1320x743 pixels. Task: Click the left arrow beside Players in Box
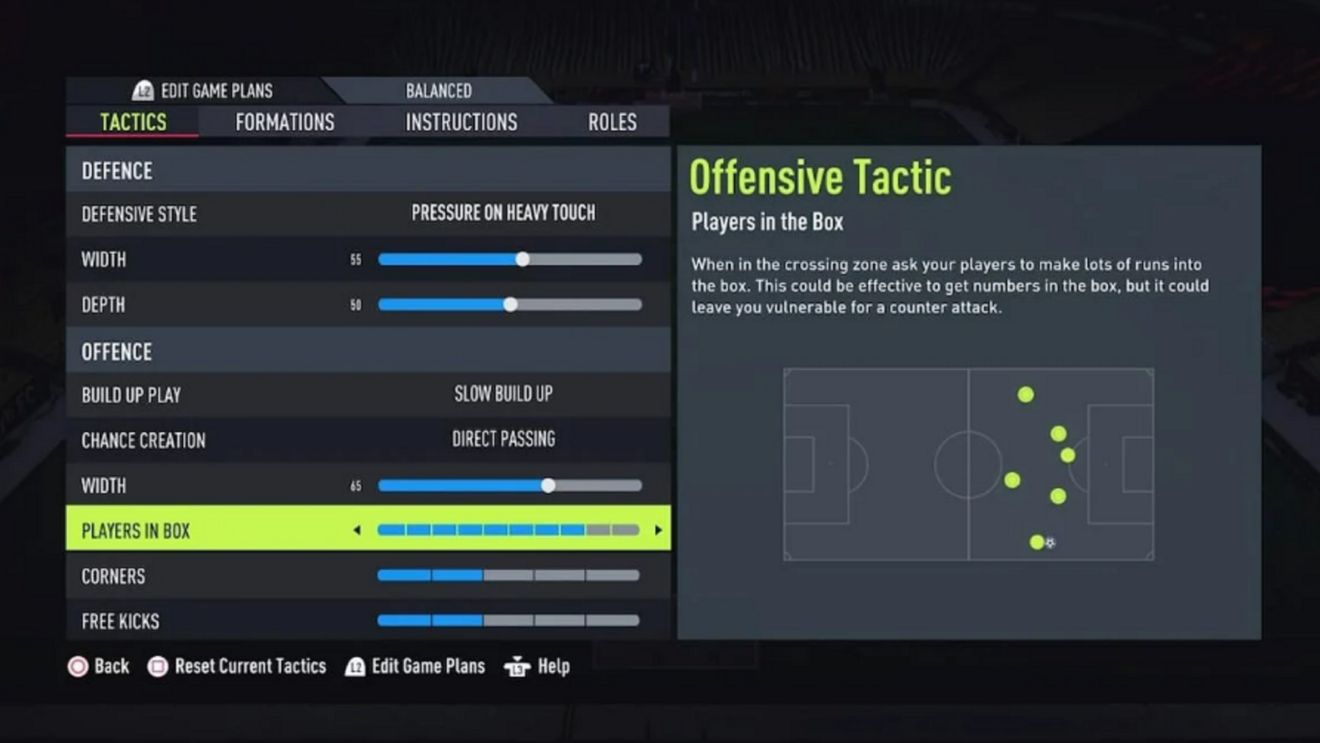(x=358, y=530)
